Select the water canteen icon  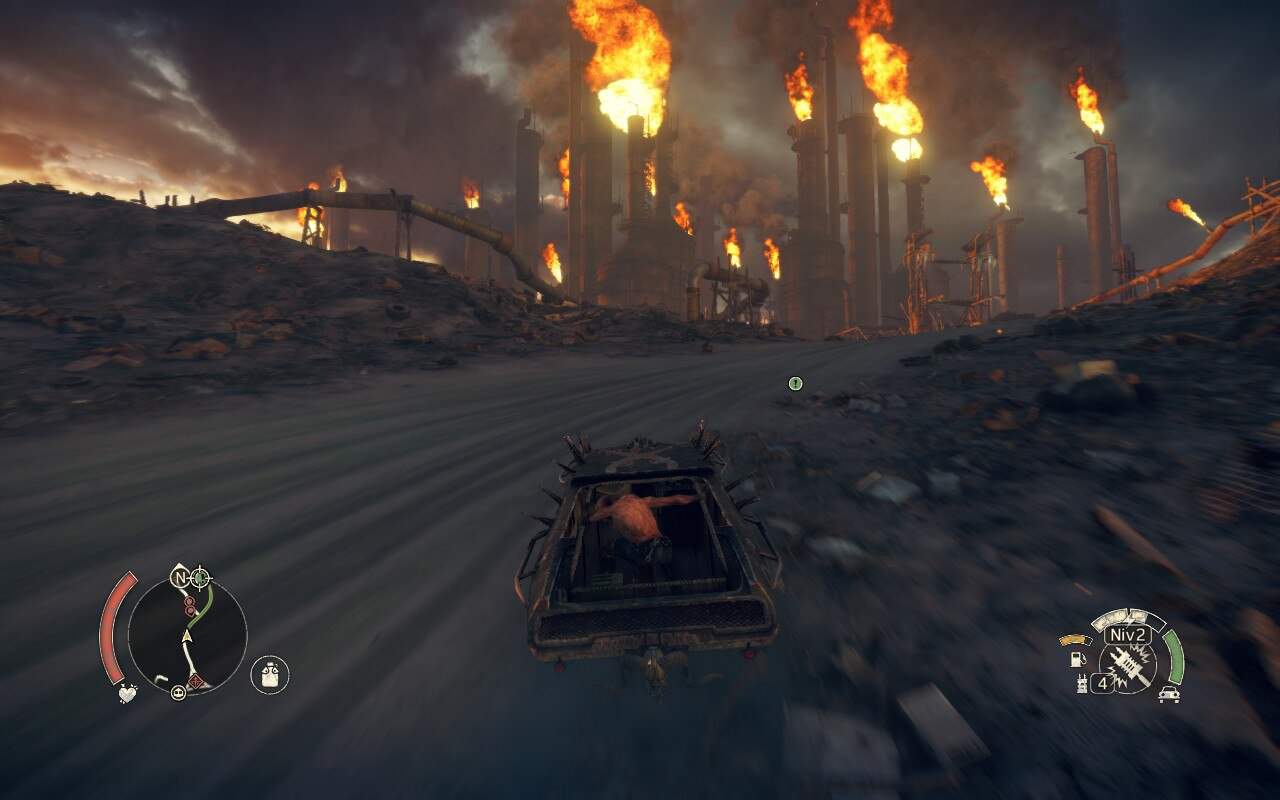pos(269,675)
